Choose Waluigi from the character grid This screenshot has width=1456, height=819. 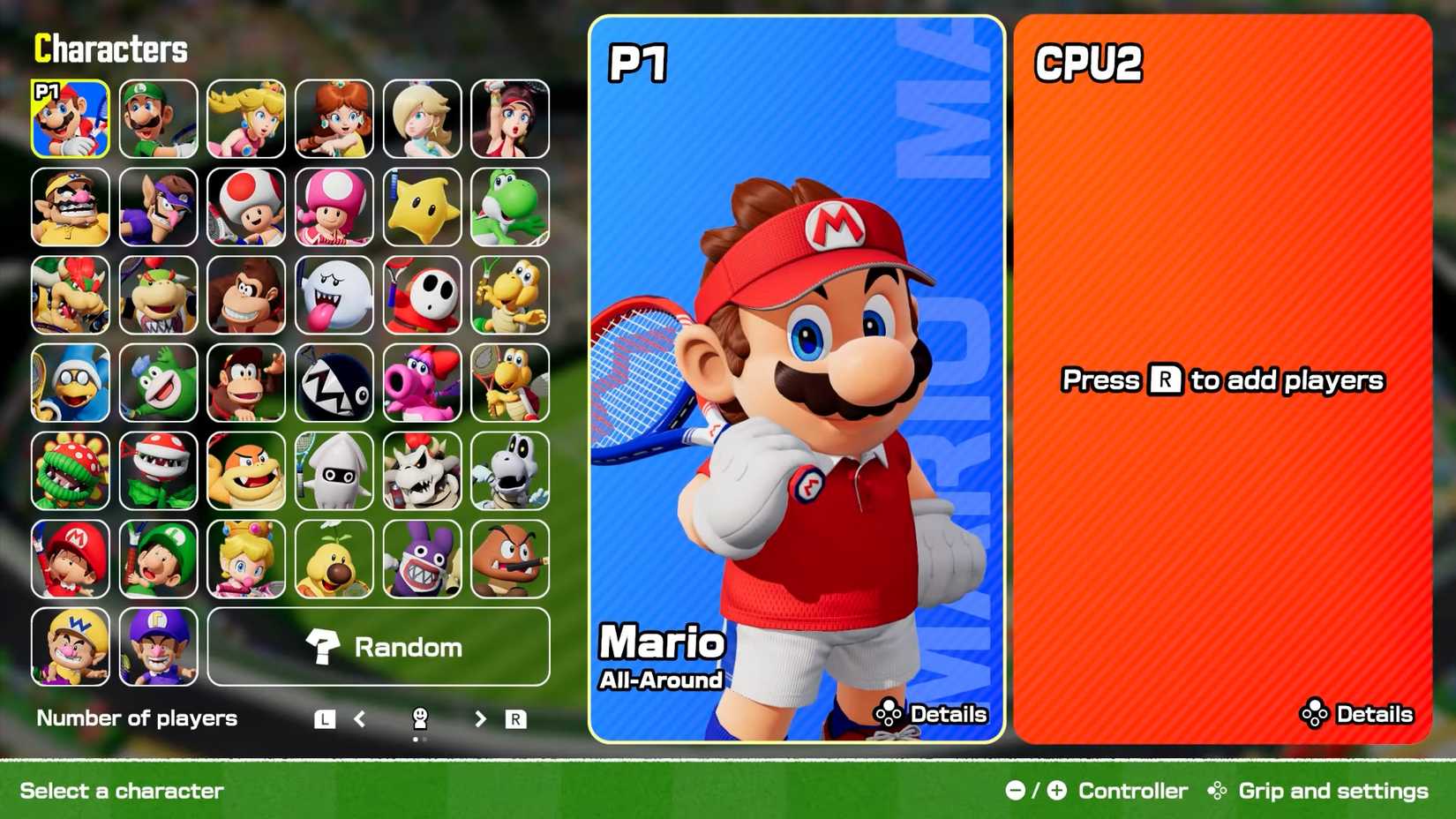pyautogui.click(x=159, y=207)
